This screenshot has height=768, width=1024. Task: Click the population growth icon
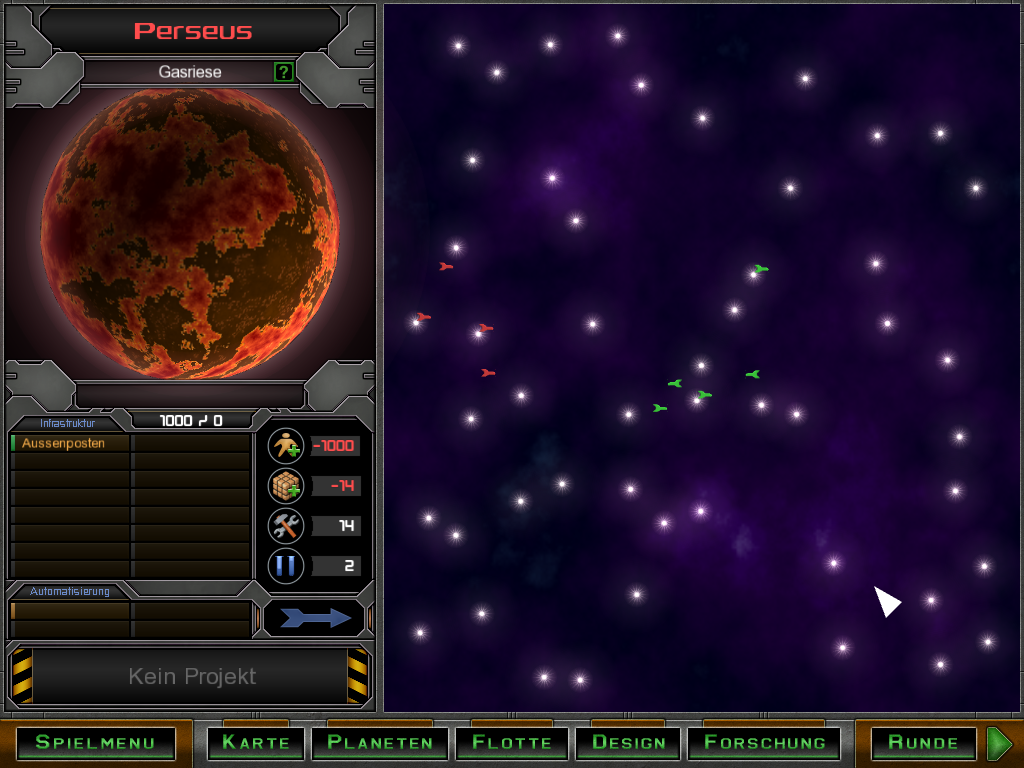click(x=286, y=446)
